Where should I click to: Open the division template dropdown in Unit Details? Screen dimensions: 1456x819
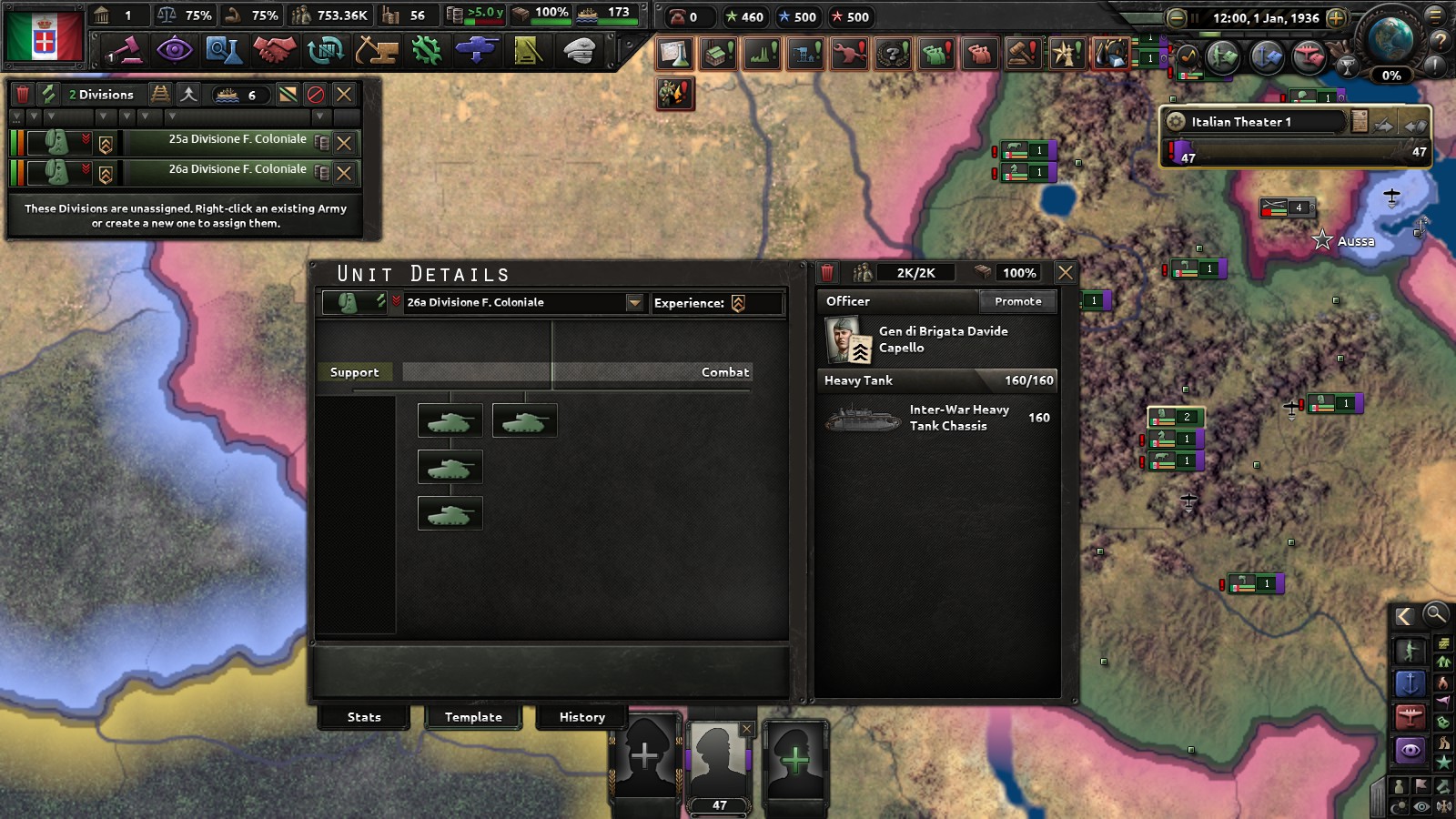point(632,303)
